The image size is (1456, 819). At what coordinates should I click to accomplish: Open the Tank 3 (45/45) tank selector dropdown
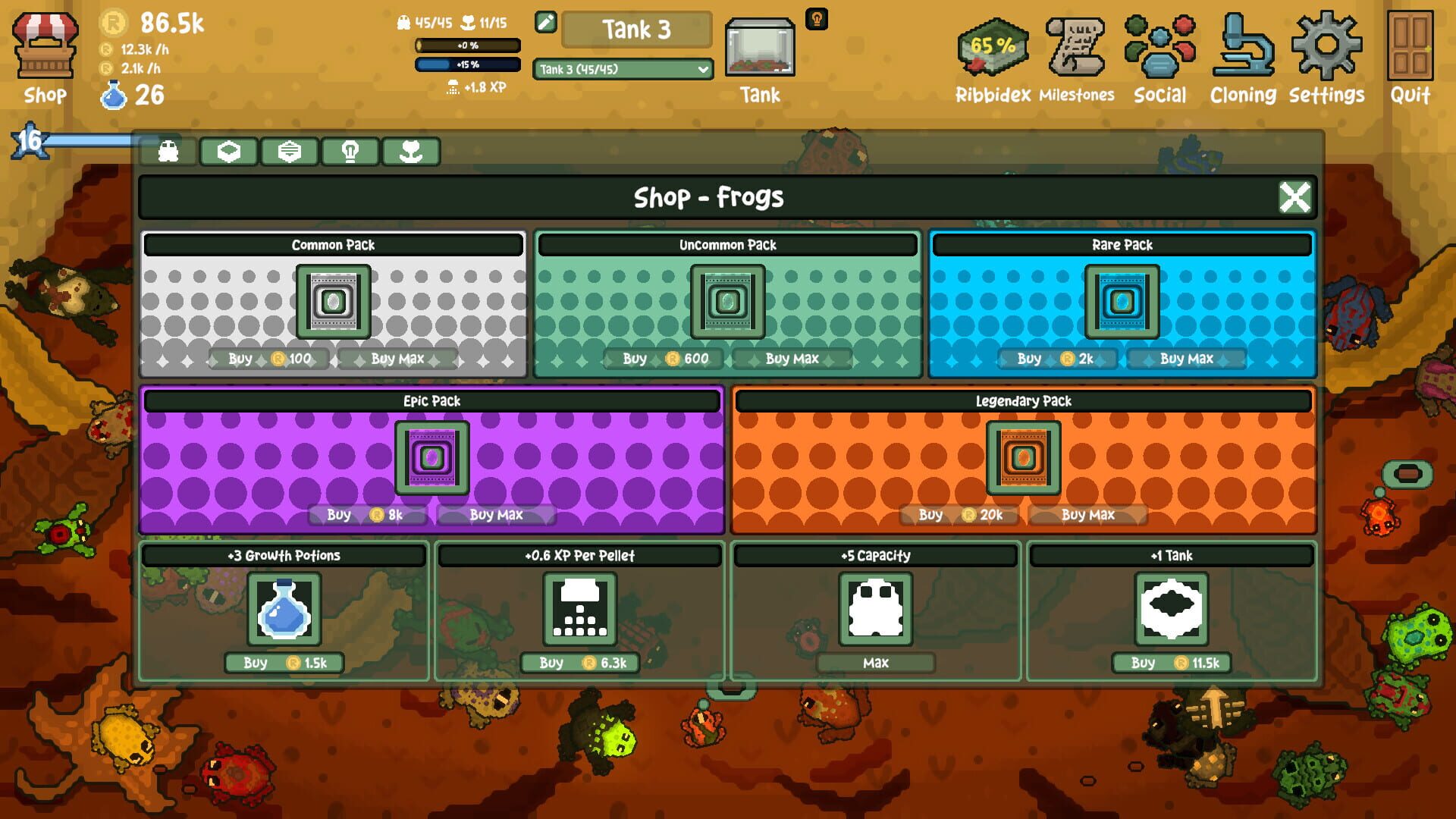[622, 70]
